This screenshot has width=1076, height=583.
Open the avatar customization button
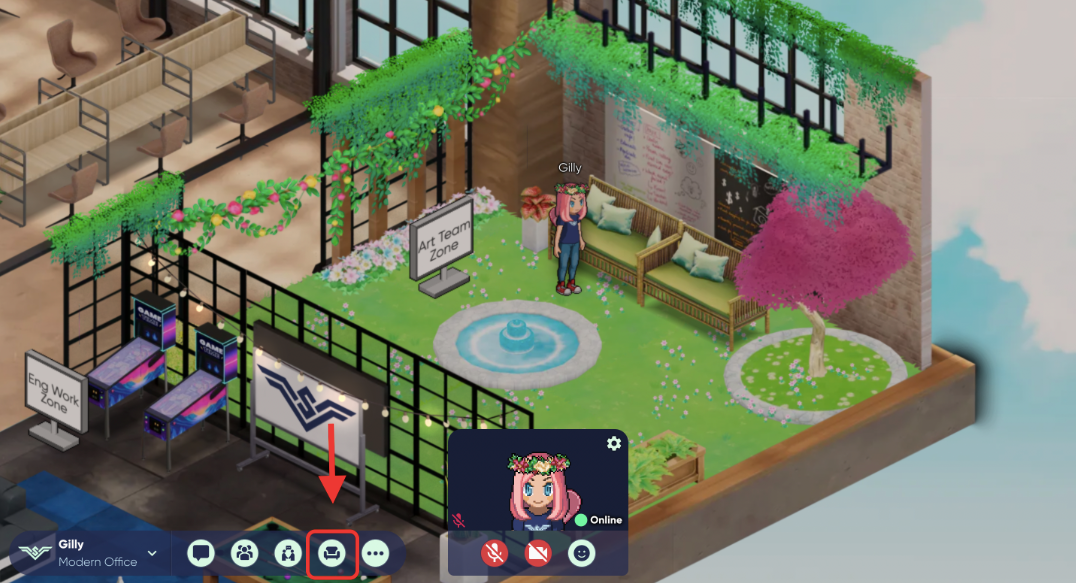coord(288,552)
